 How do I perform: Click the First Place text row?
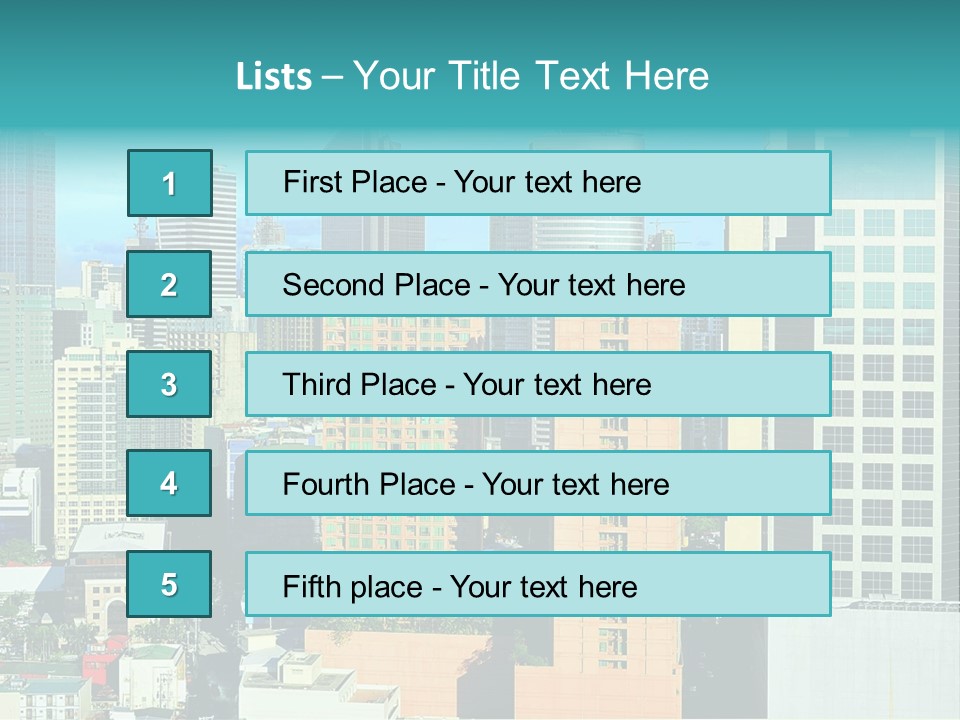tap(538, 183)
